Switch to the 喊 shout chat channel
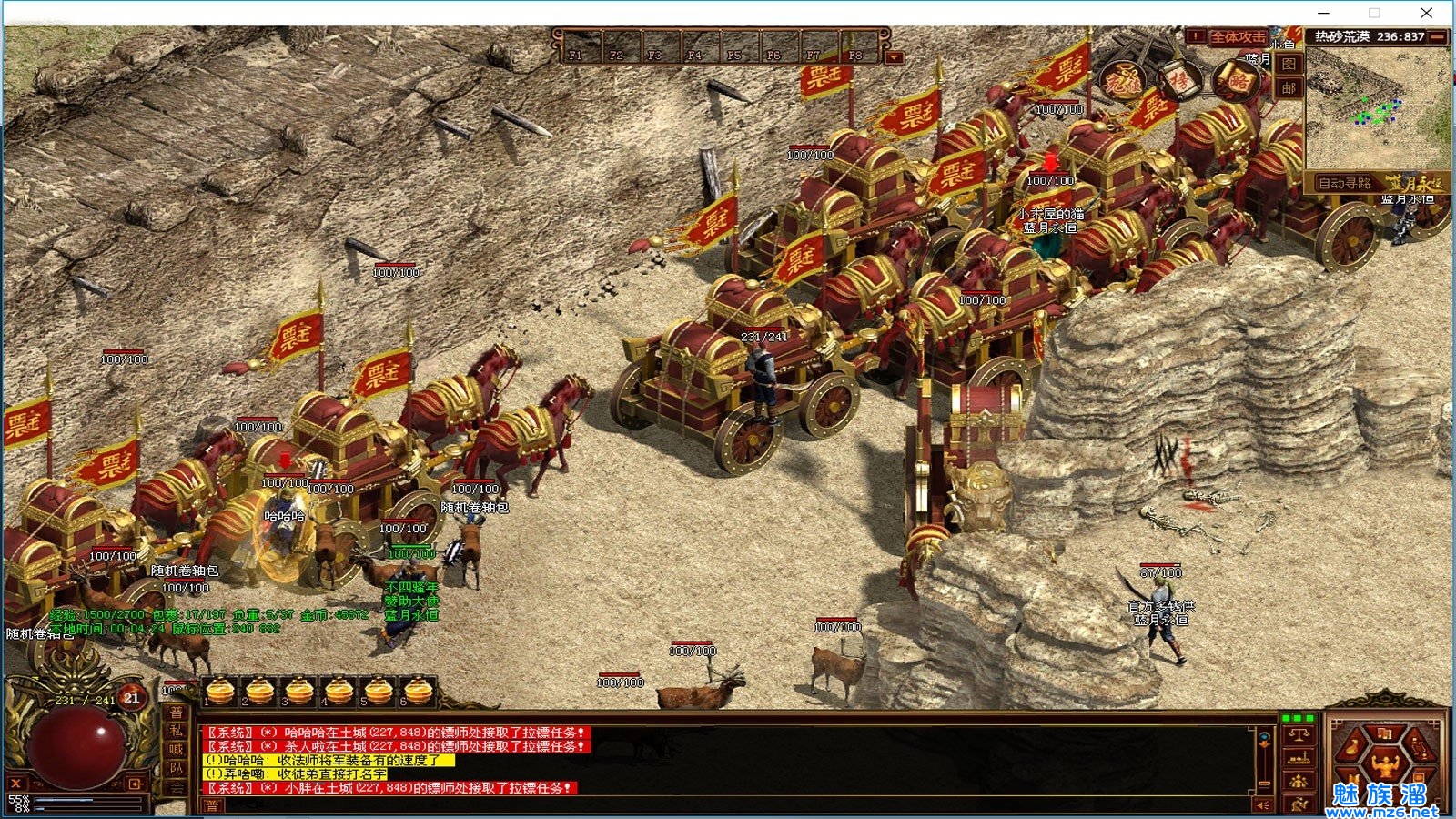1456x819 pixels. coord(176,750)
